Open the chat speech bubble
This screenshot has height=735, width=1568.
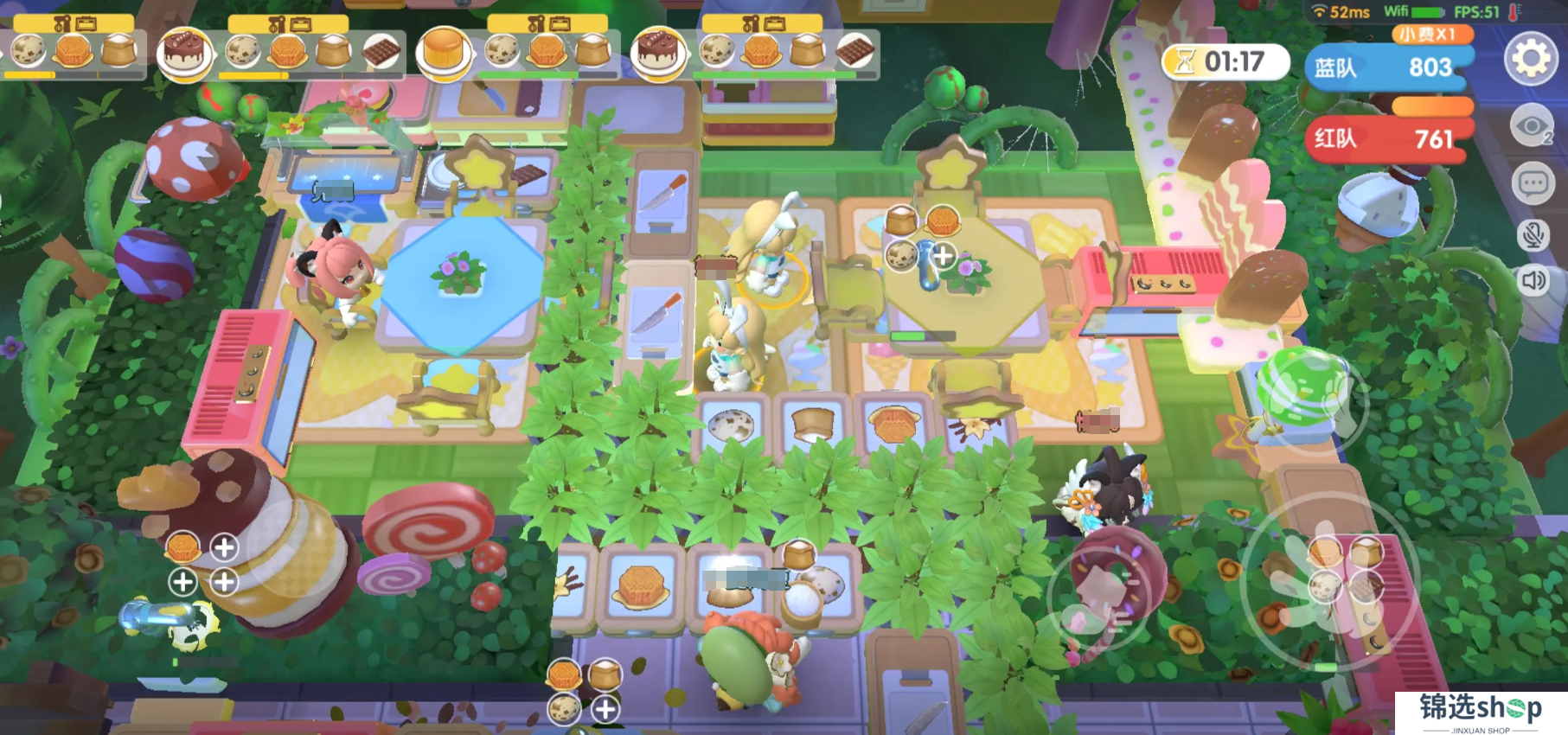click(x=1533, y=183)
